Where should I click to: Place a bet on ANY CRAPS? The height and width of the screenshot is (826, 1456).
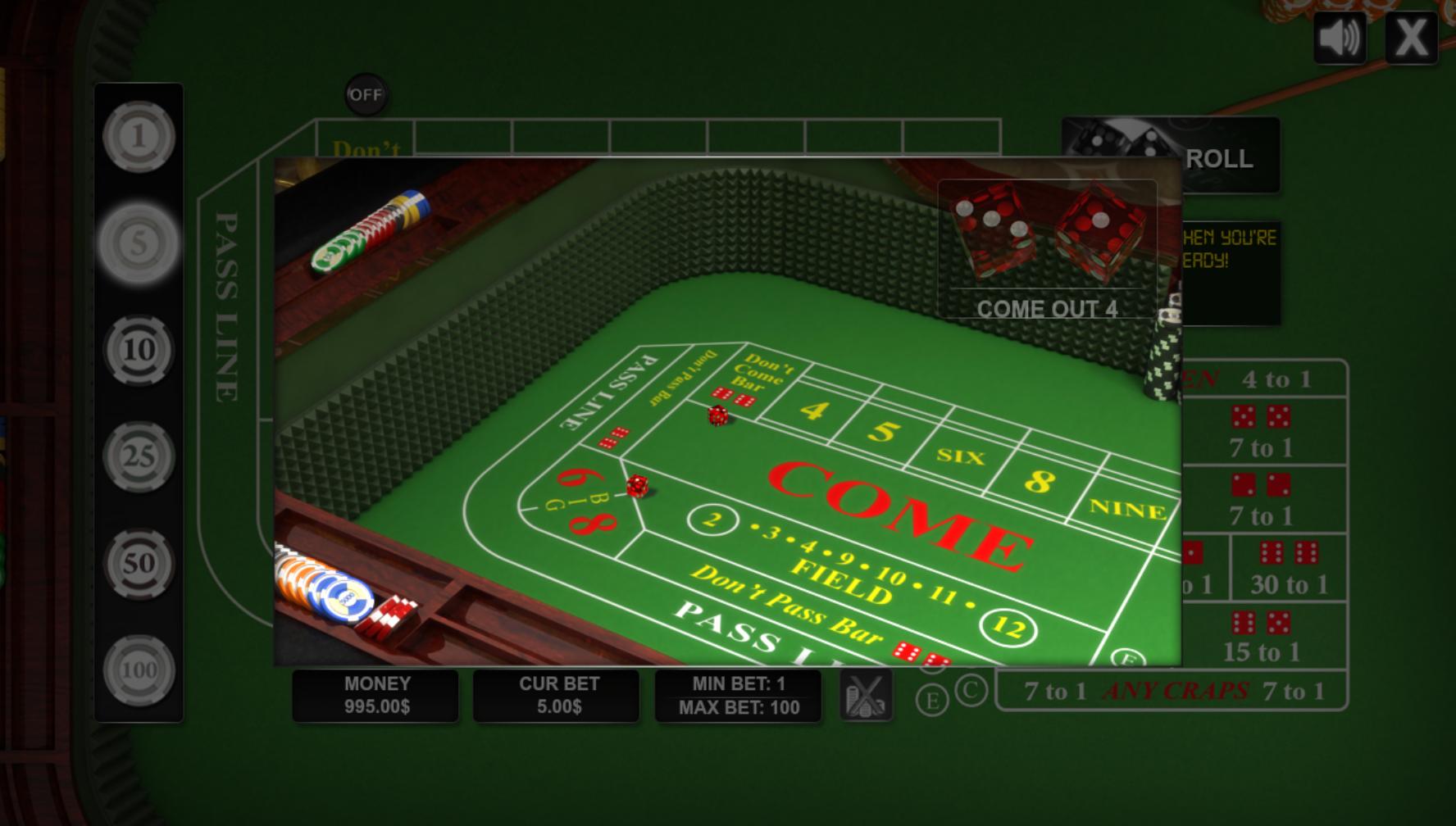coord(1176,691)
